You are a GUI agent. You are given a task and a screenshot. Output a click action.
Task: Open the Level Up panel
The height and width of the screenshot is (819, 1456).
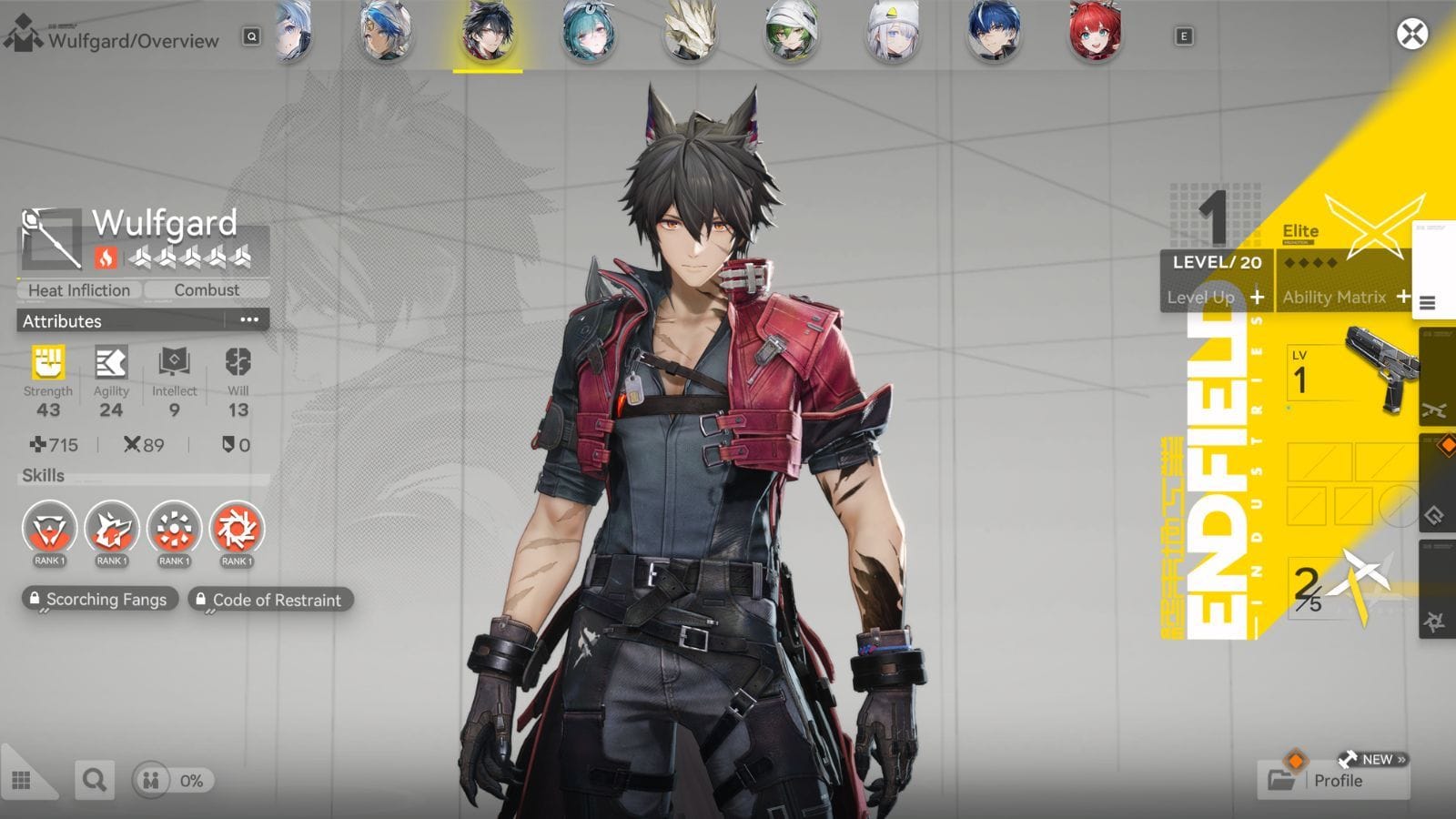pyautogui.click(x=1216, y=297)
